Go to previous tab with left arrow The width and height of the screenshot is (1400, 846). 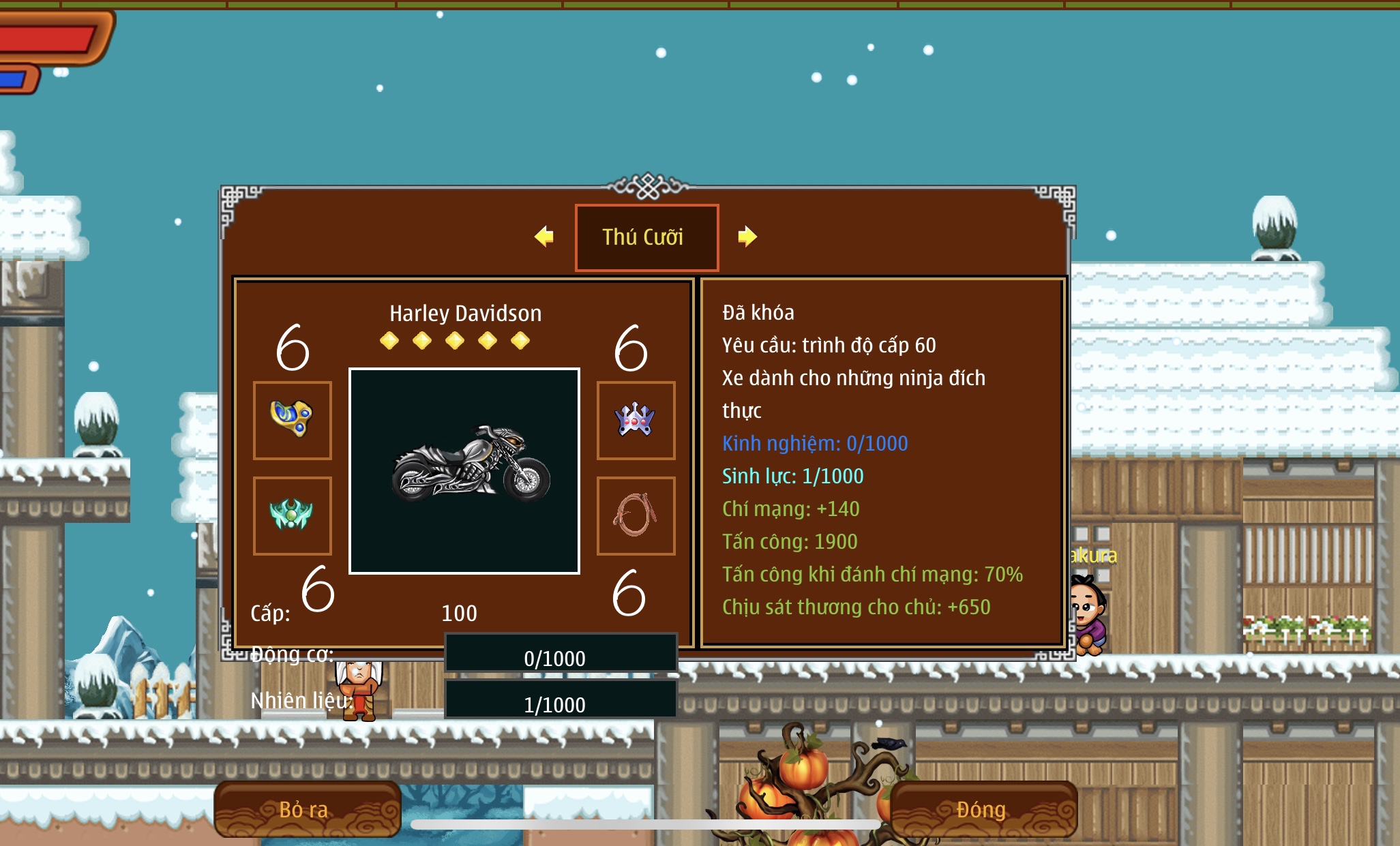click(x=544, y=237)
